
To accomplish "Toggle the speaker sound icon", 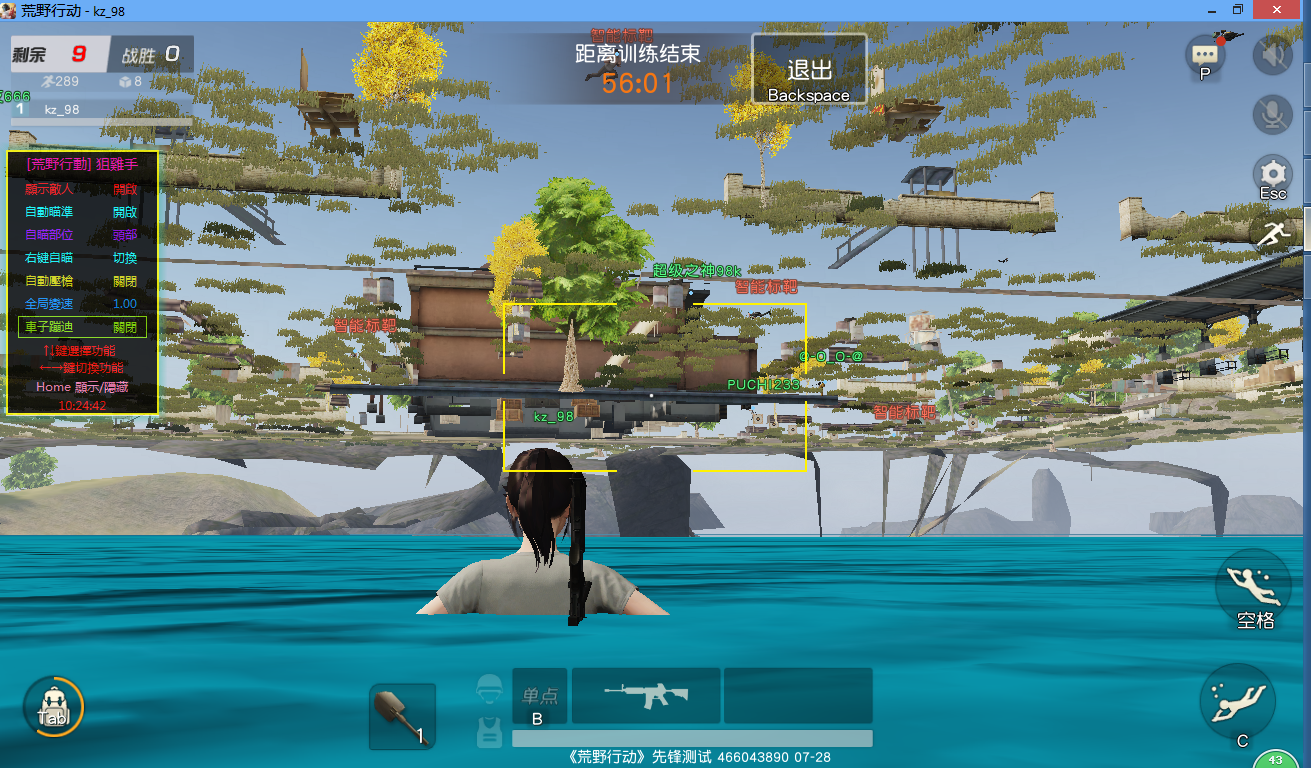I will tap(1273, 55).
